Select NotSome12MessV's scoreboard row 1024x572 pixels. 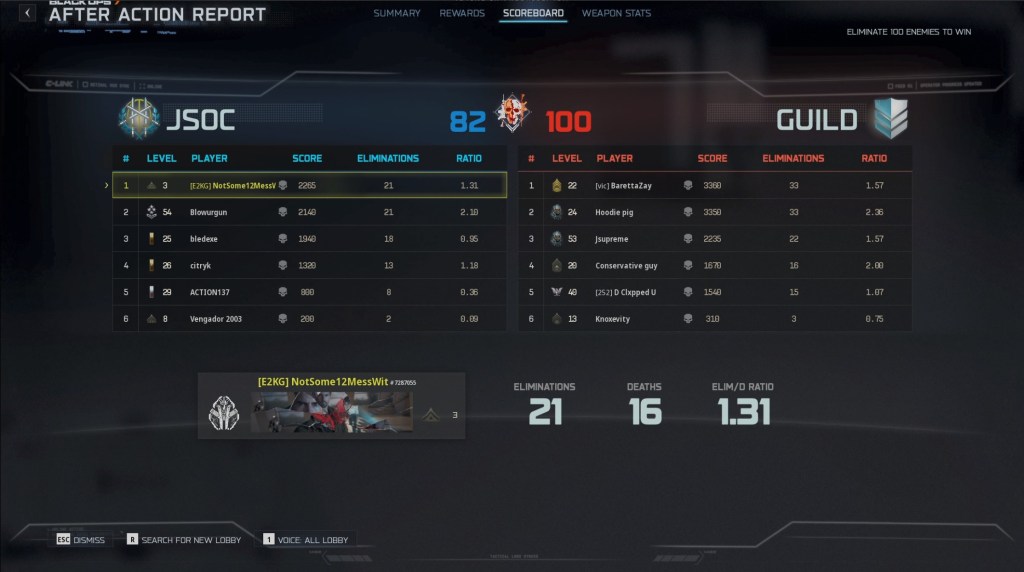click(x=309, y=185)
